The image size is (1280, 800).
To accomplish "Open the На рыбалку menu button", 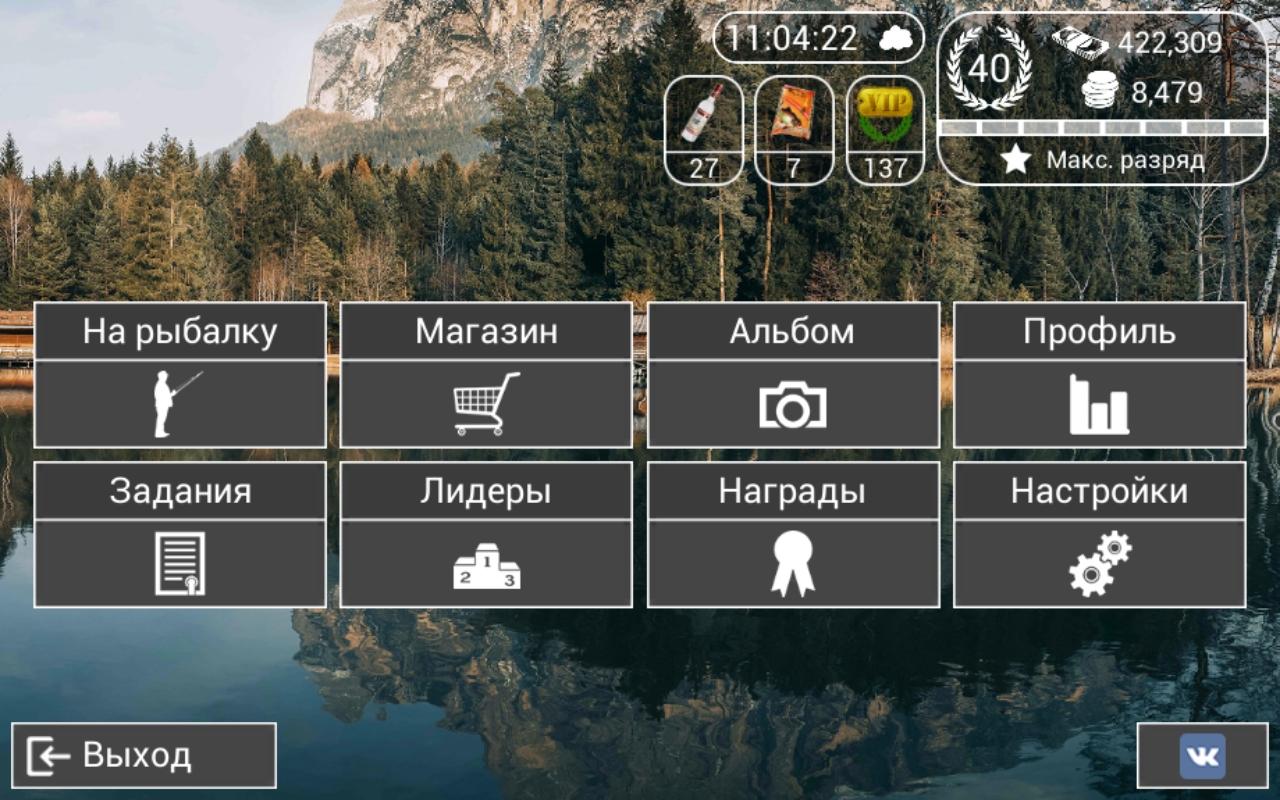I will pos(178,331).
